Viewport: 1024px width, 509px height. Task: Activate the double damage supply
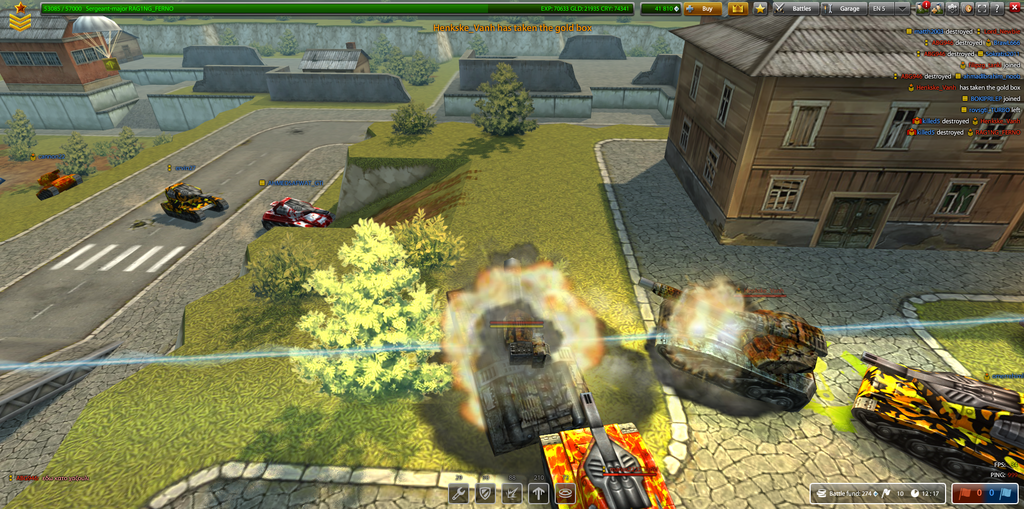point(513,493)
